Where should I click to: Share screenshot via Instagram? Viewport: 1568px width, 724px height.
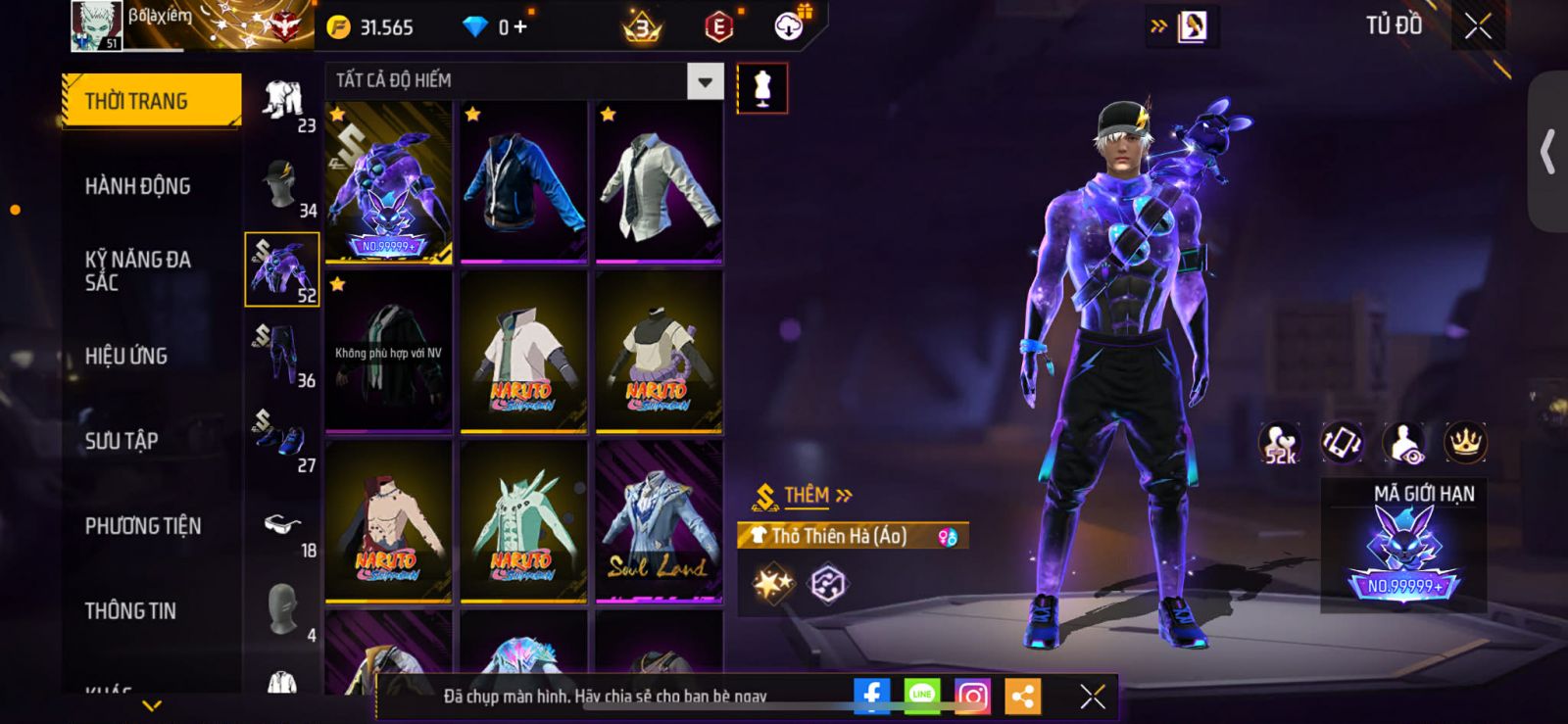(972, 696)
